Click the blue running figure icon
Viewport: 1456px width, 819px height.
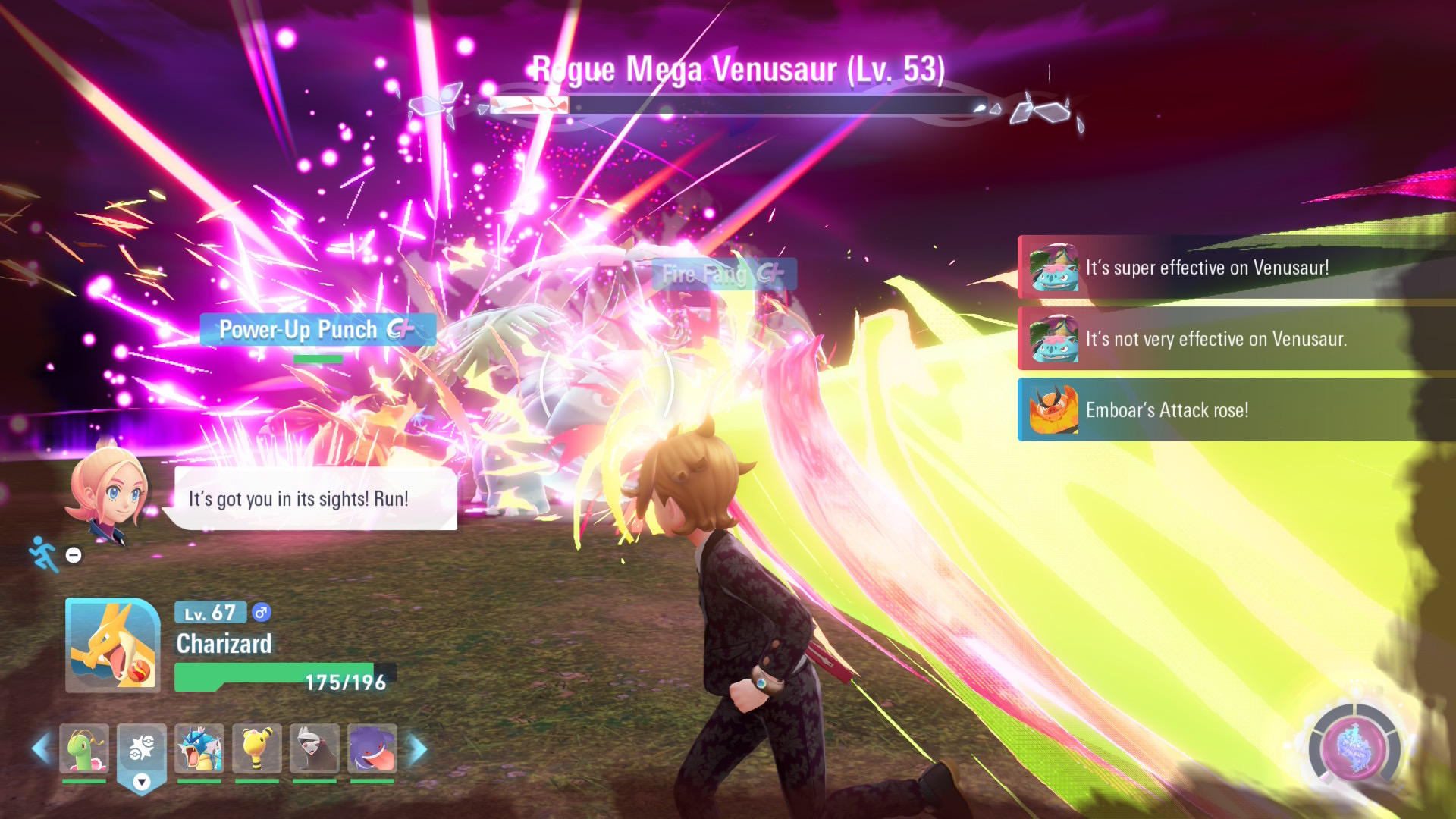pos(43,554)
